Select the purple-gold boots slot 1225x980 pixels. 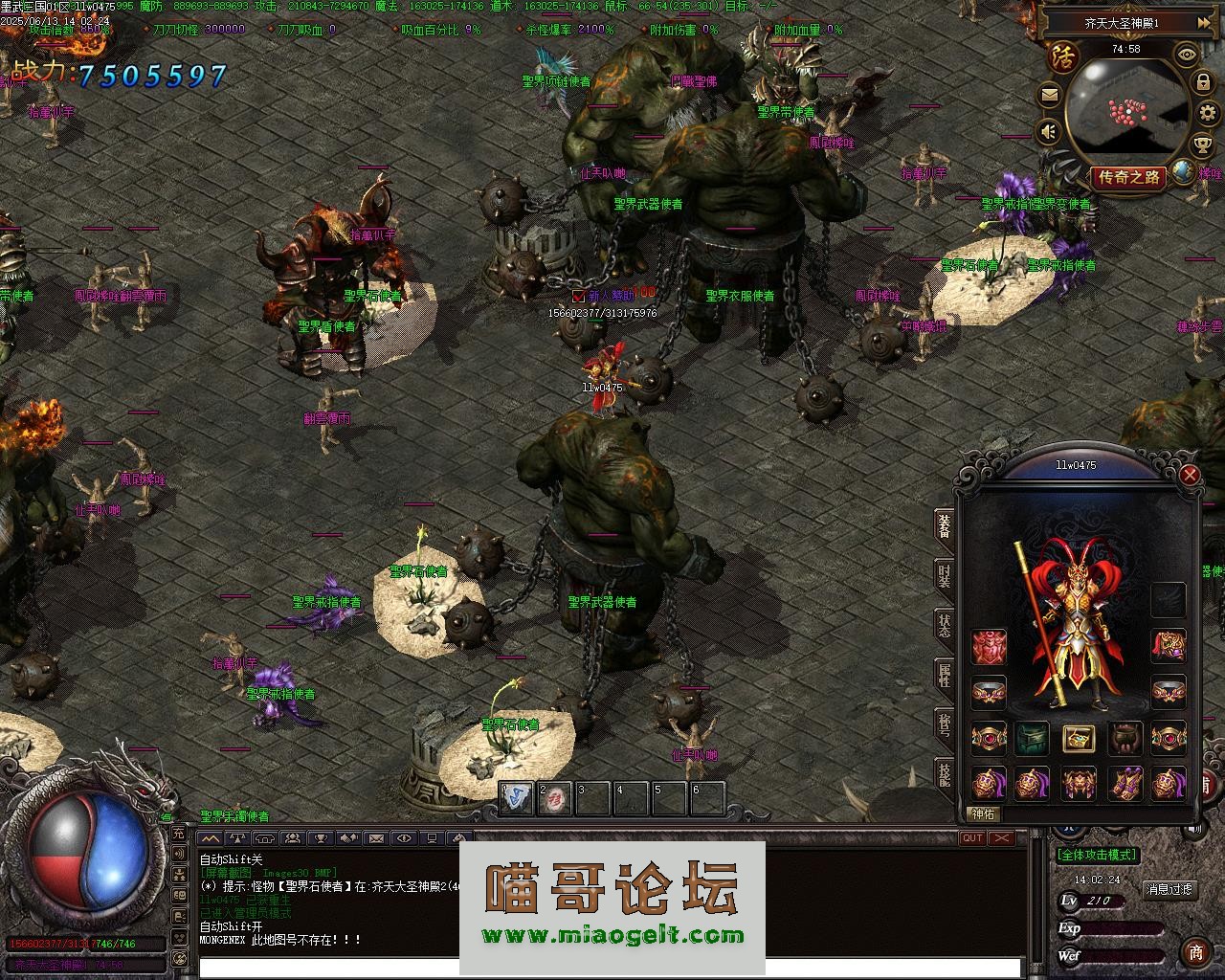1125,784
